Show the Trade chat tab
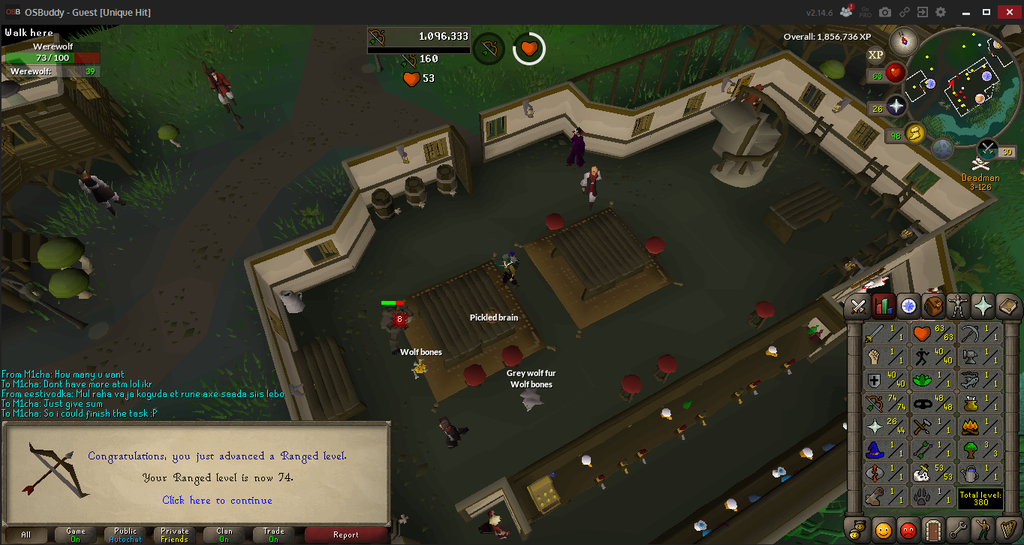The width and height of the screenshot is (1024, 545). [273, 534]
